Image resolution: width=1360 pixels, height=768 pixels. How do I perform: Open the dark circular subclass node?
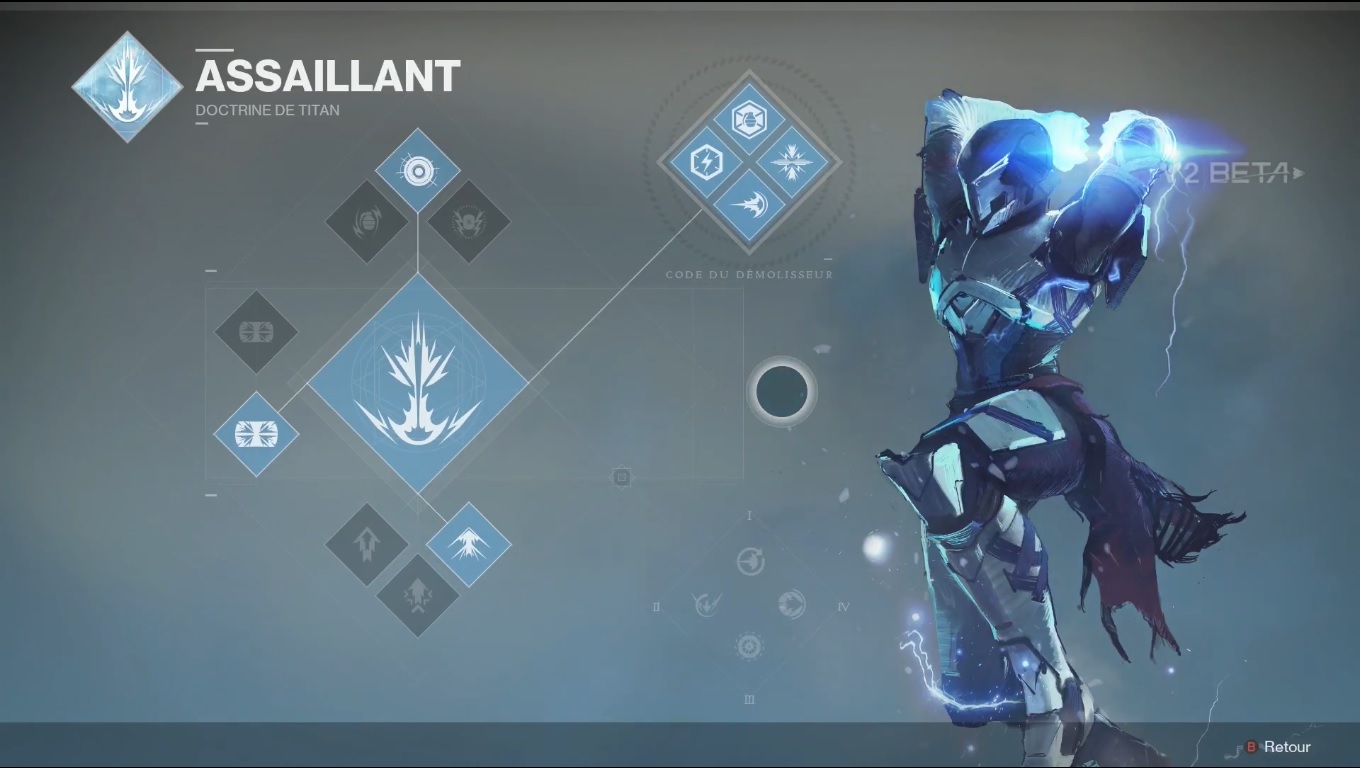781,391
